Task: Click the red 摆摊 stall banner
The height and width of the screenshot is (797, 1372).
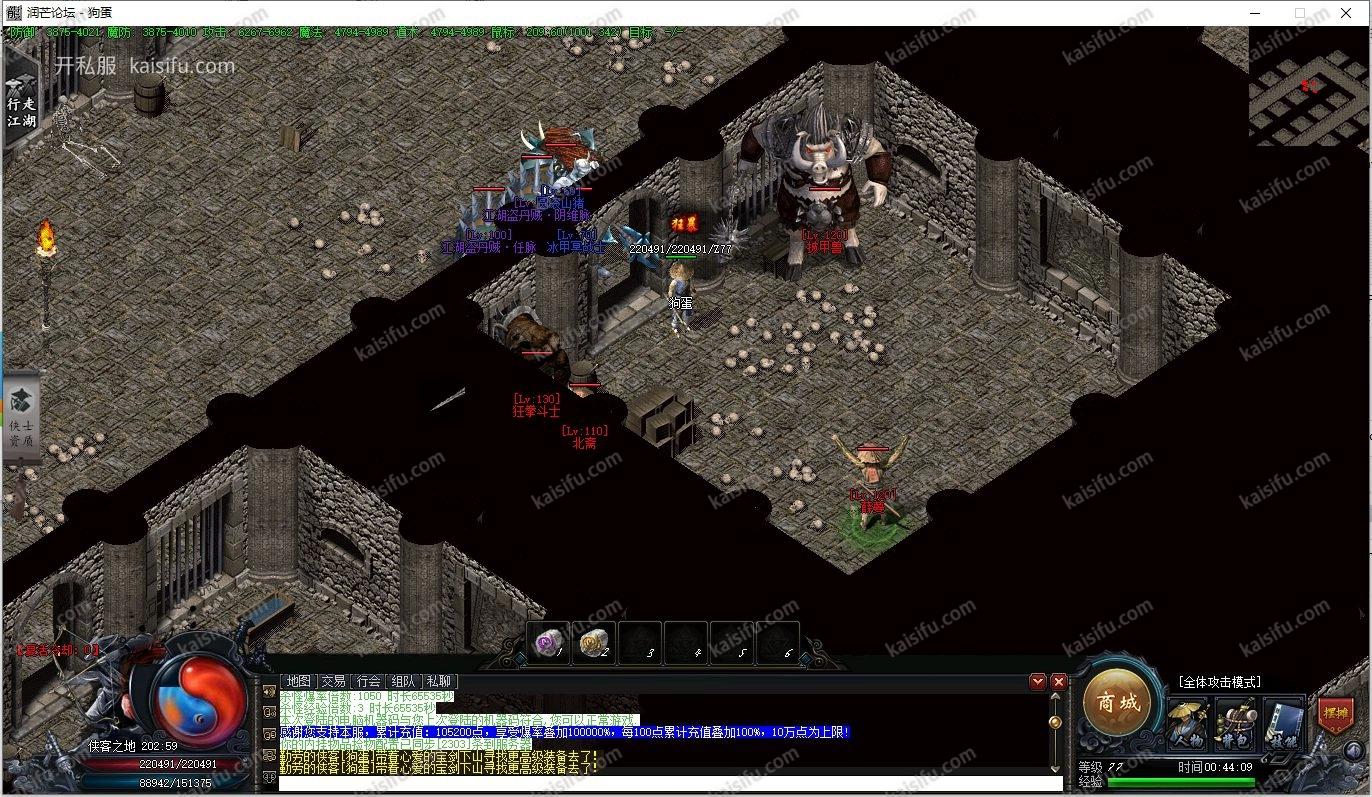Action: (1334, 715)
